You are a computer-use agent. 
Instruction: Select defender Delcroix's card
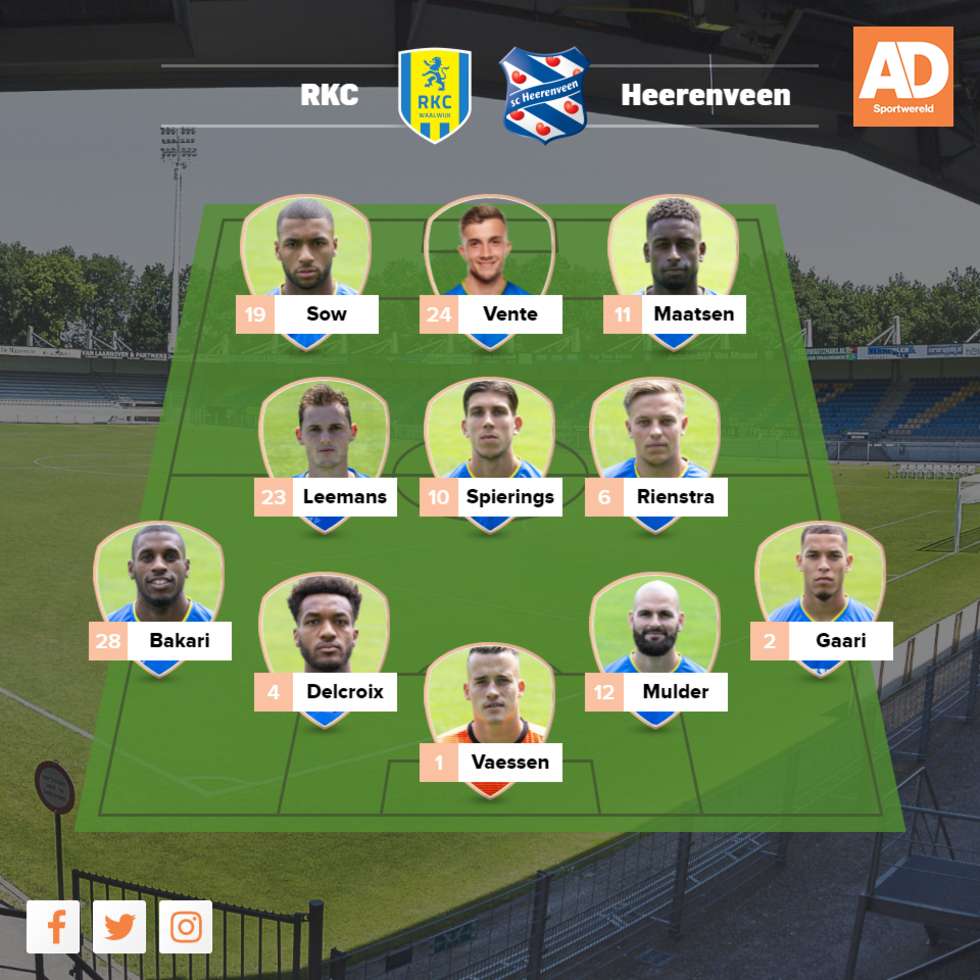pos(324,648)
